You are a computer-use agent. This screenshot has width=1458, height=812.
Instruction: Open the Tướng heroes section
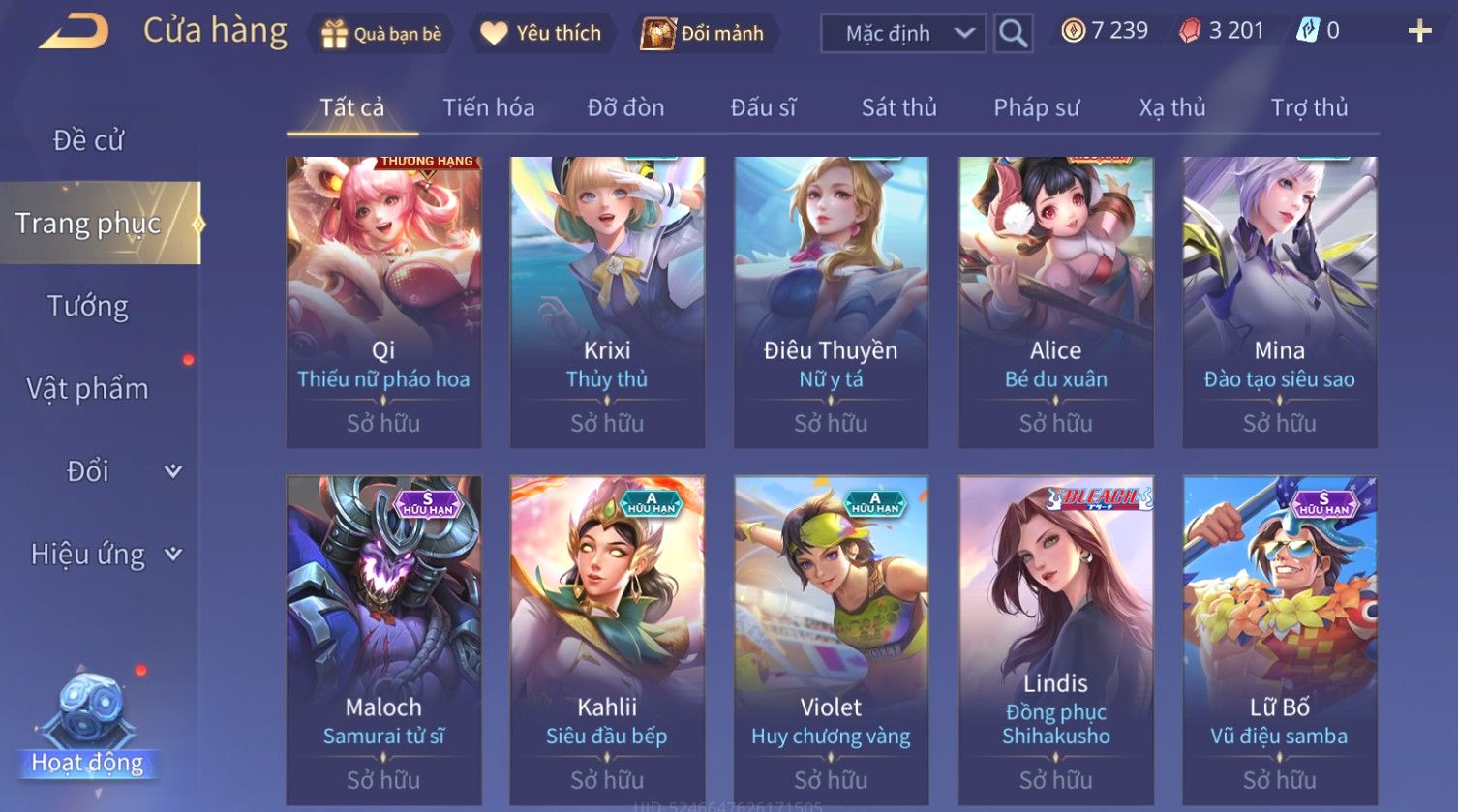(x=88, y=306)
